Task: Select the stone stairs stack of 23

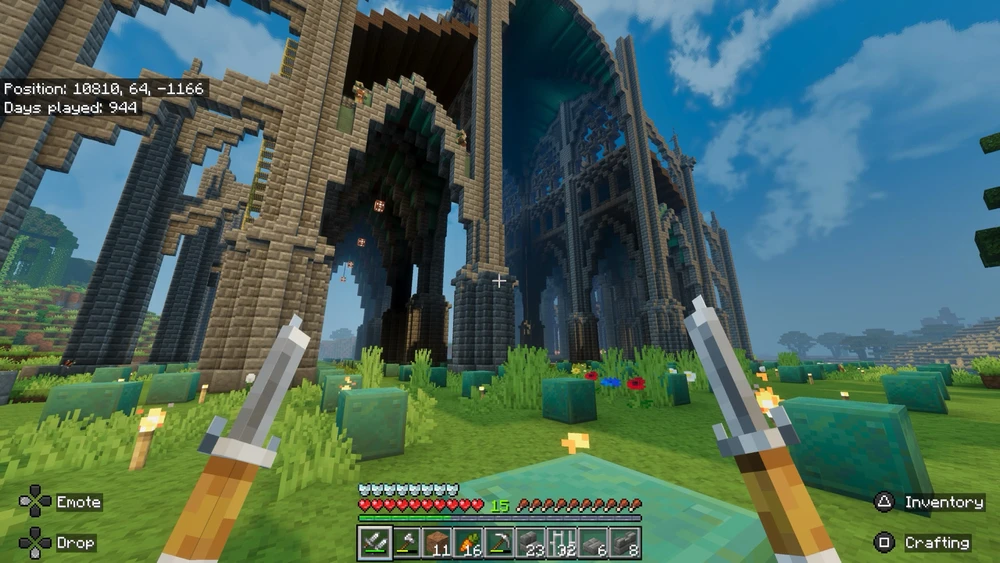Action: (530, 543)
